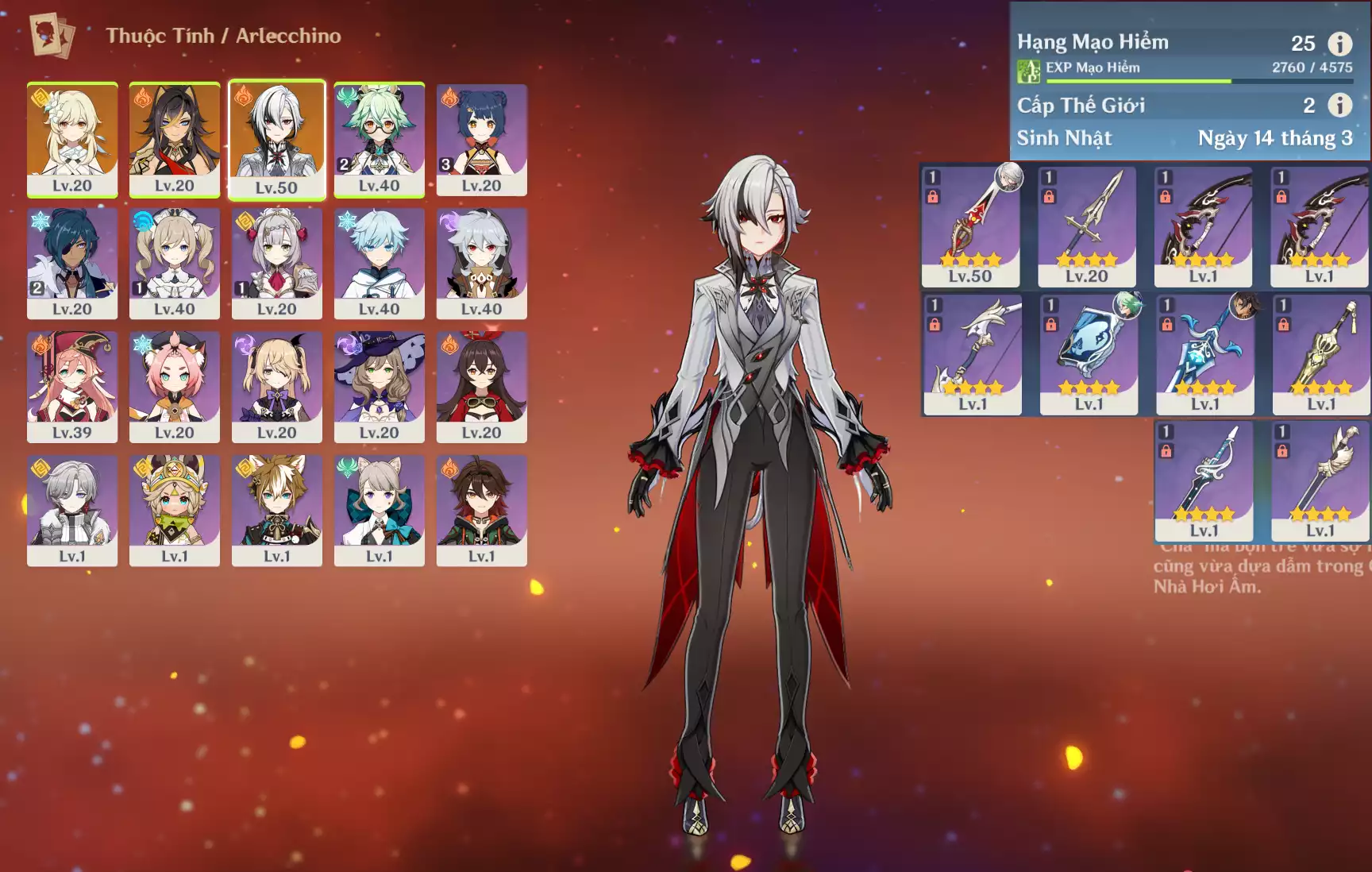Choose Kaeya with the eyepatch
The height and width of the screenshot is (872, 1372).
[x=72, y=262]
